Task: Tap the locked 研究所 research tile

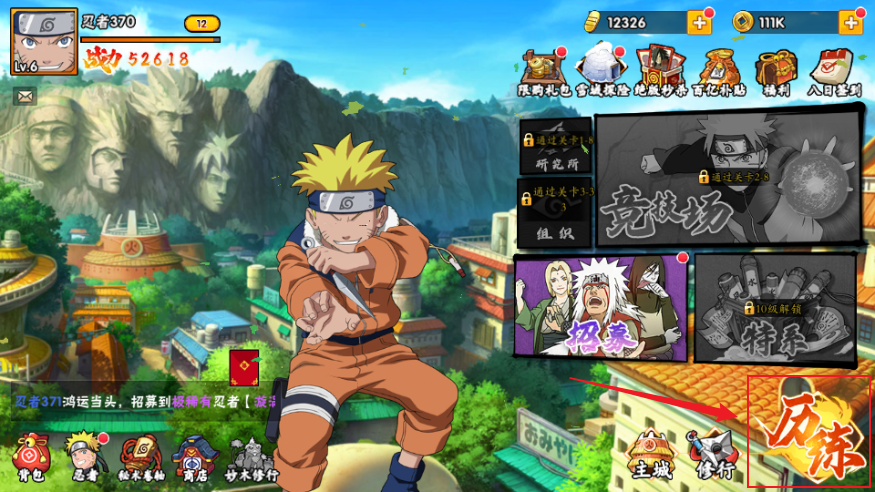Action: 556,146
